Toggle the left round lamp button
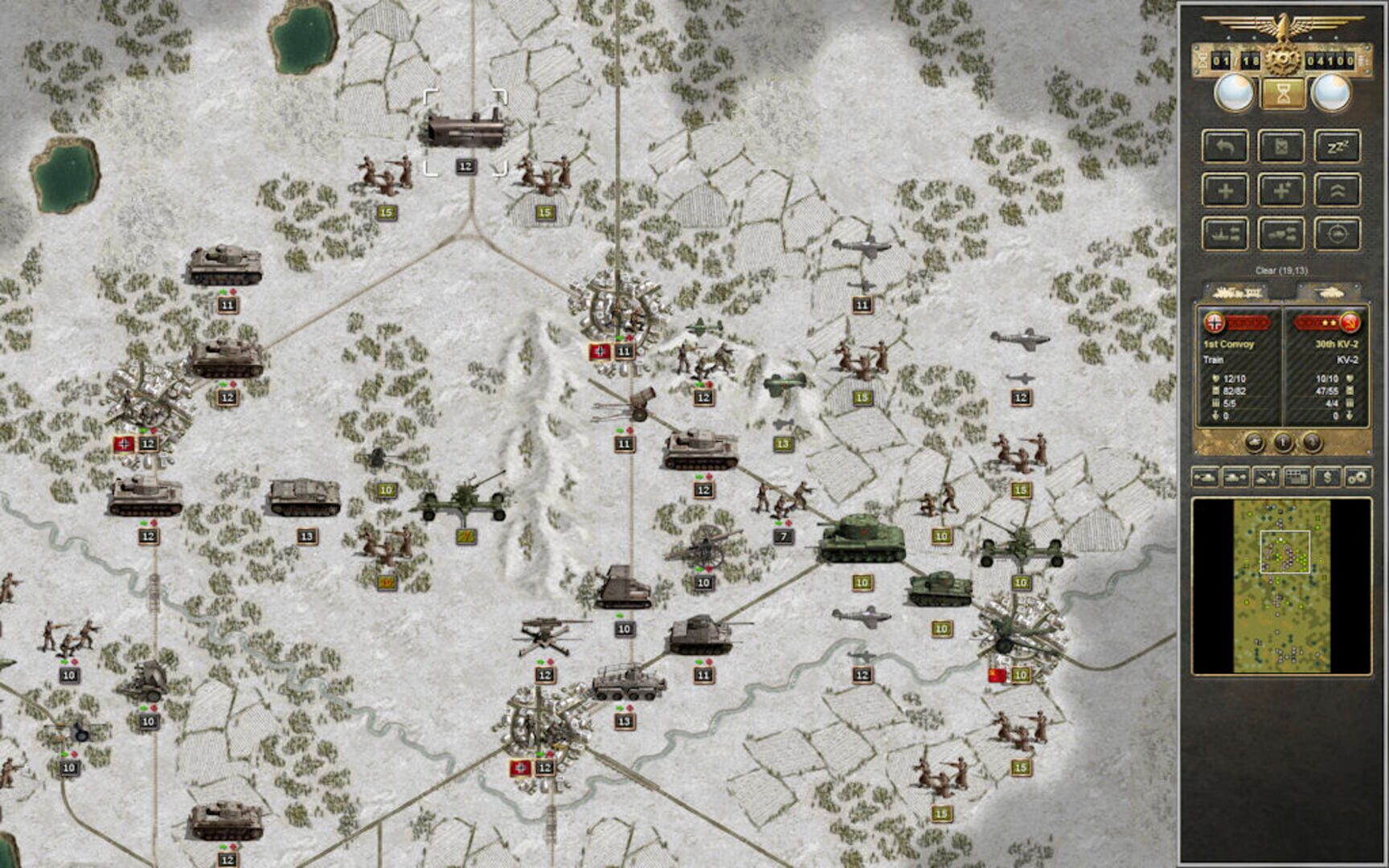 [x=1235, y=92]
